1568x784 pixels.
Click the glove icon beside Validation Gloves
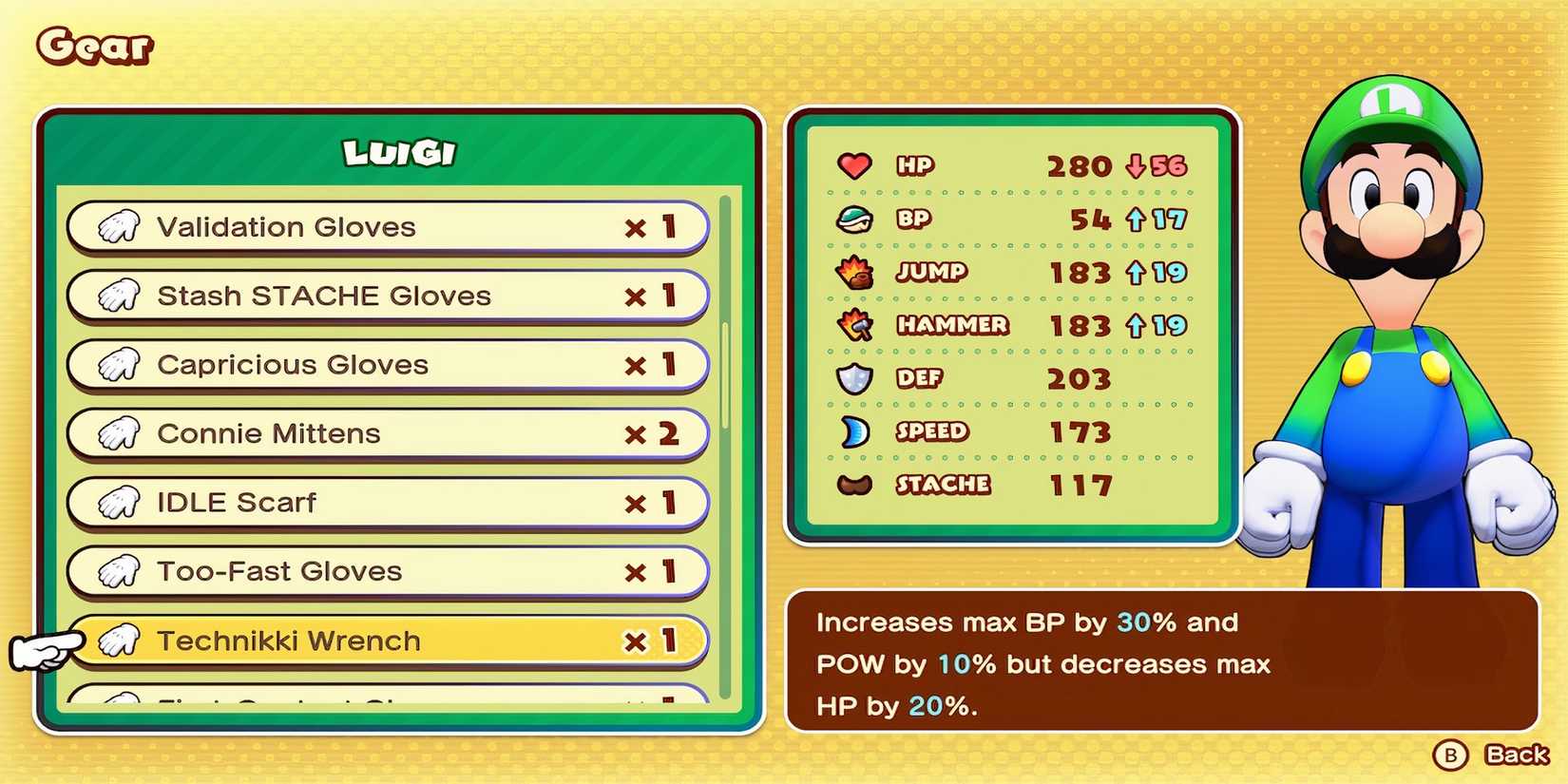118,227
